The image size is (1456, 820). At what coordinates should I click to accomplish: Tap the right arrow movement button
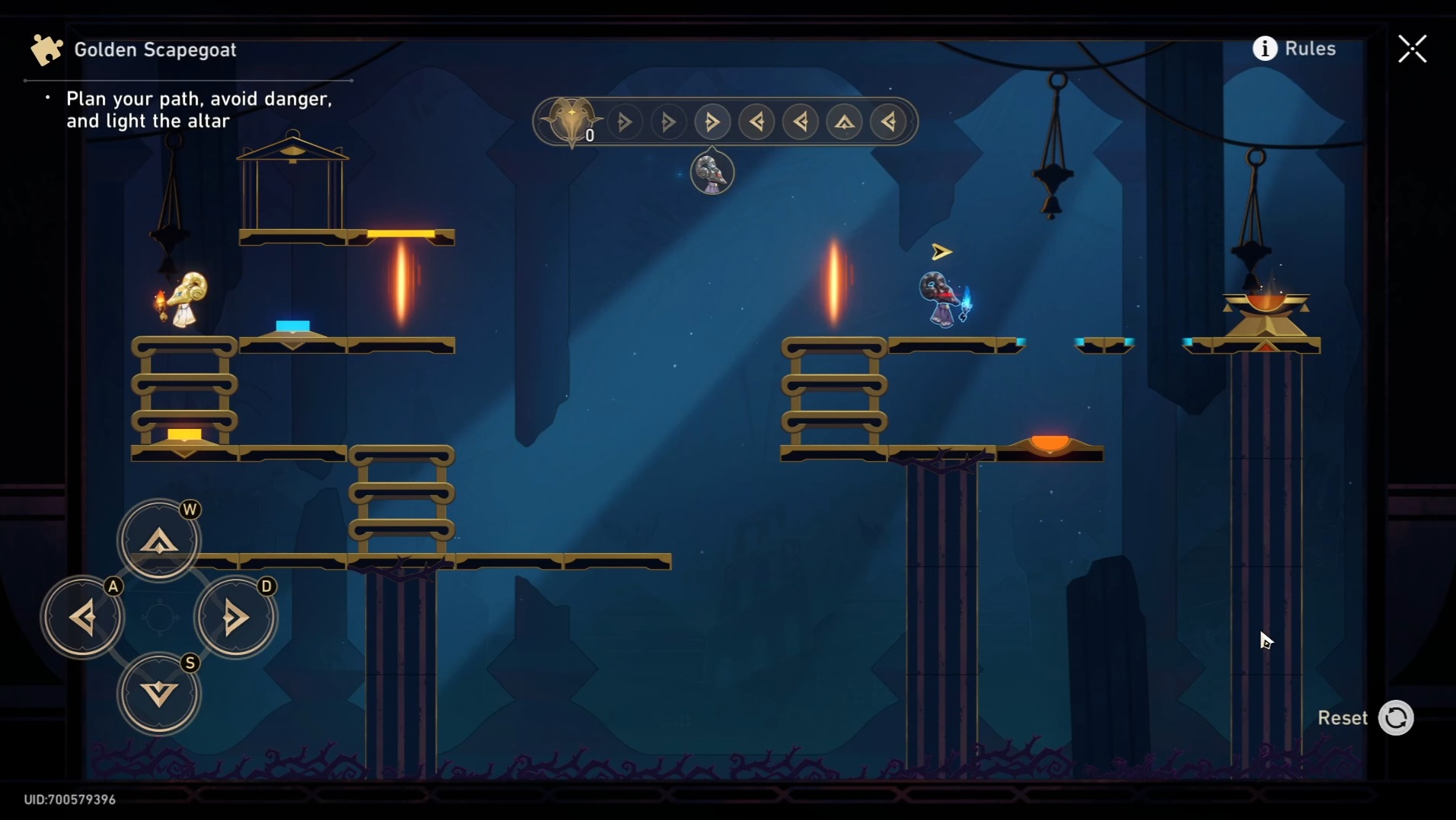(235, 617)
